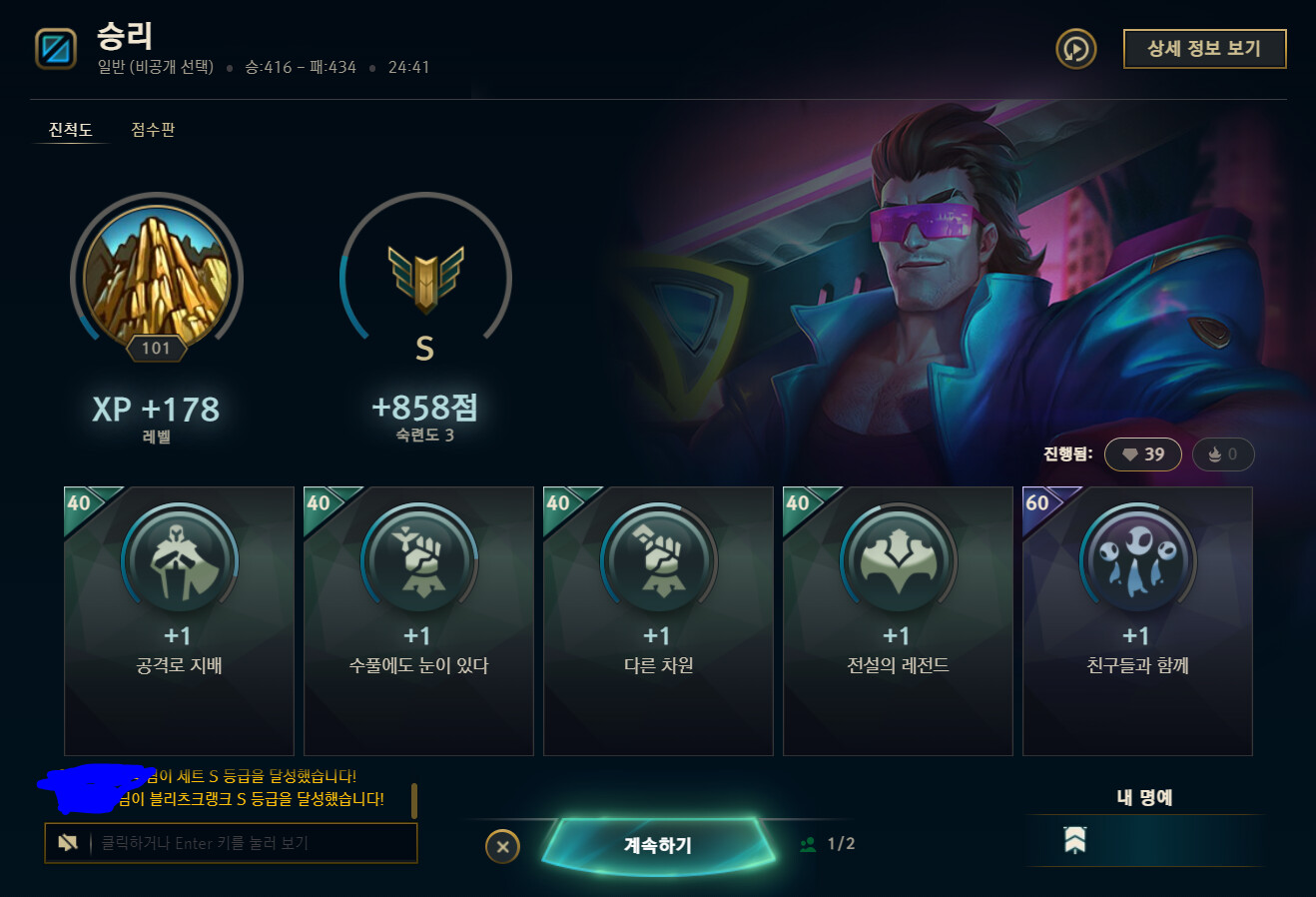Select the 수풀에도 눈이 있다 challenge token

point(418,560)
